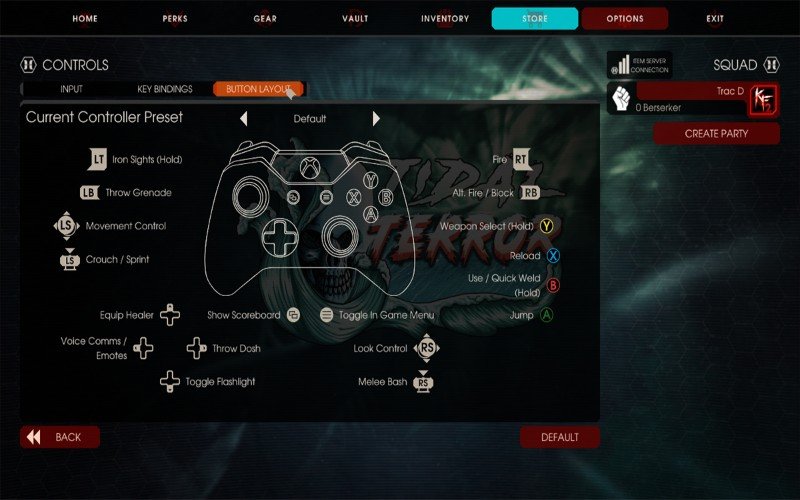Click the Create Party button
The height and width of the screenshot is (500, 800).
pos(716,133)
